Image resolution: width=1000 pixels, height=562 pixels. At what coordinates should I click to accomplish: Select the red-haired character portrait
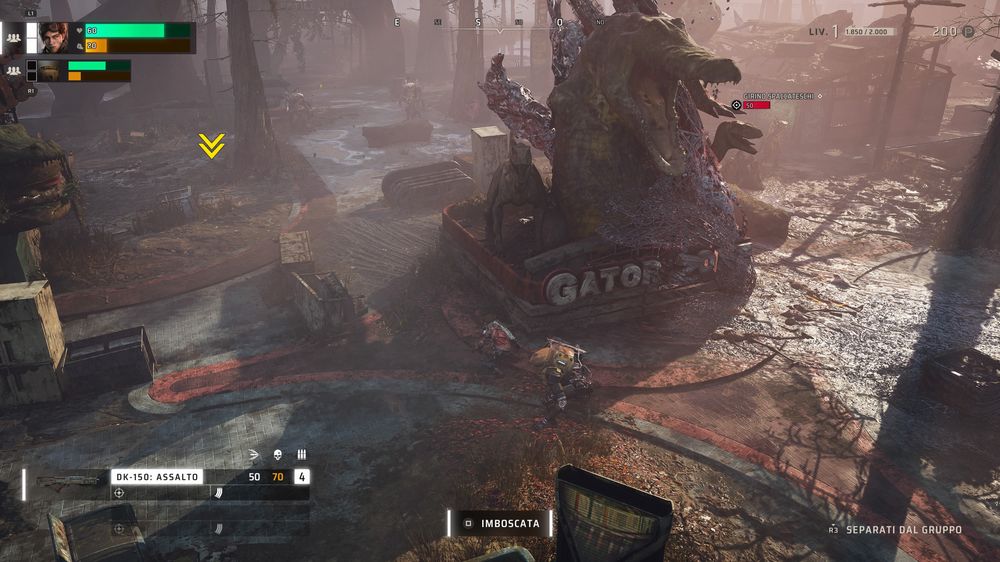(x=55, y=37)
